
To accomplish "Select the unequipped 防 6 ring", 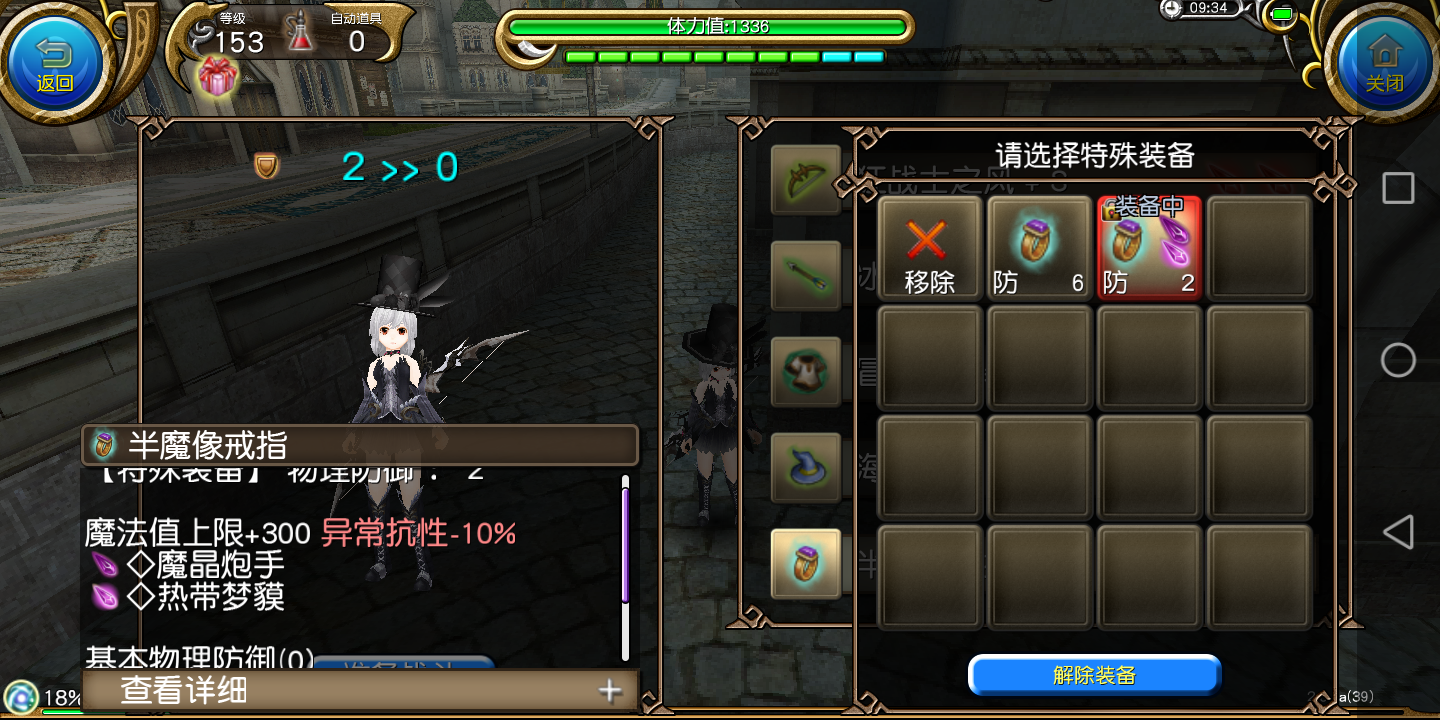I will tap(1039, 248).
